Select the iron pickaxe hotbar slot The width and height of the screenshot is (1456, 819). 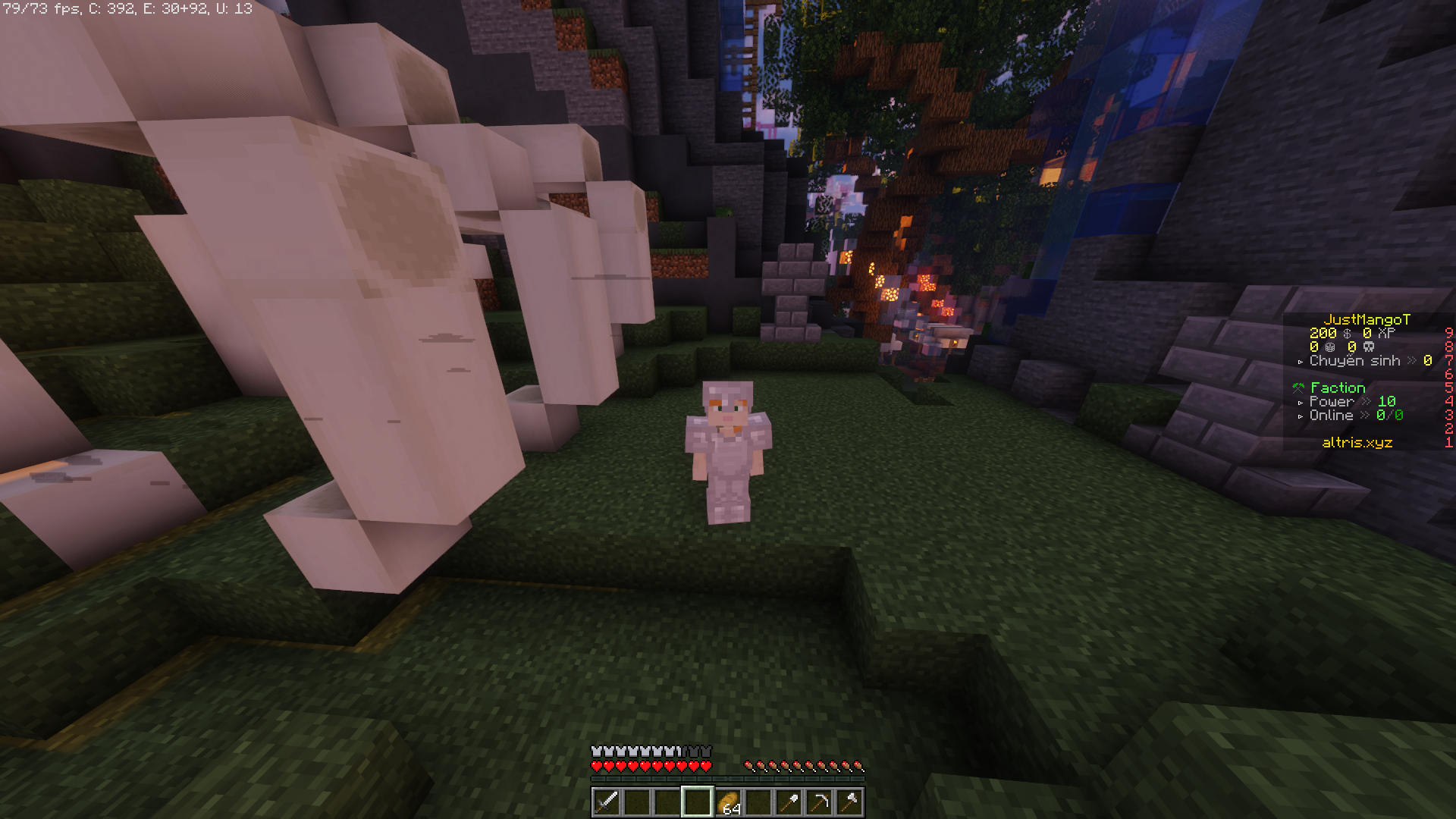819,802
